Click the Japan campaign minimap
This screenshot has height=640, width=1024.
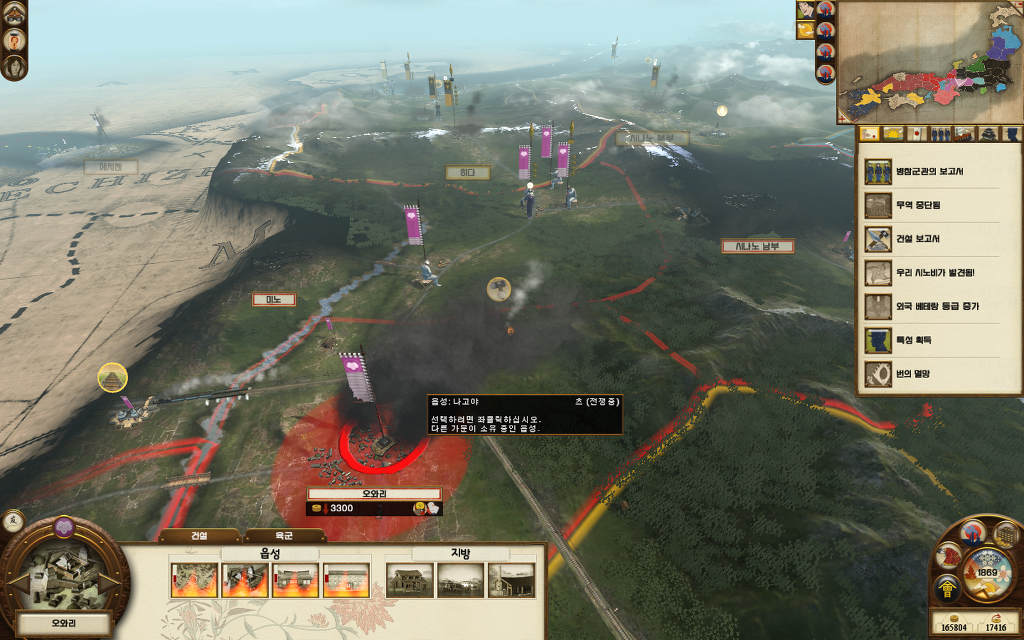(x=928, y=60)
